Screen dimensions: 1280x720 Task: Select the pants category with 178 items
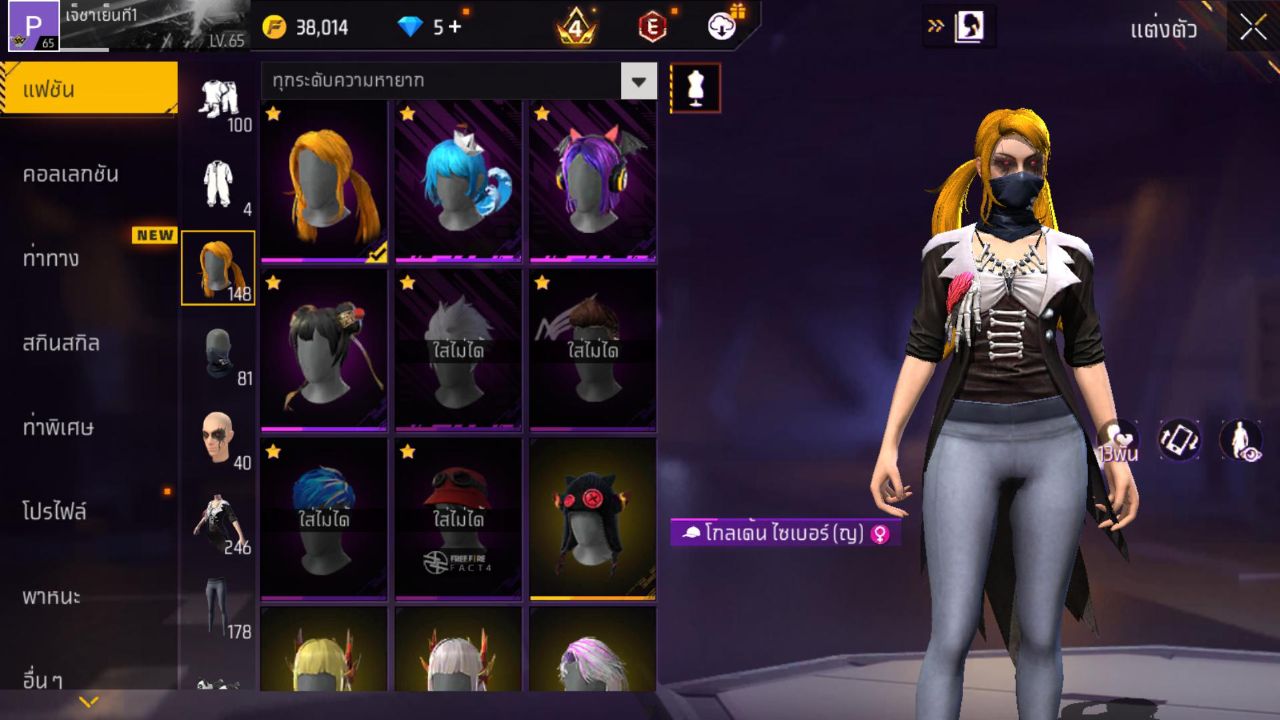tap(218, 600)
